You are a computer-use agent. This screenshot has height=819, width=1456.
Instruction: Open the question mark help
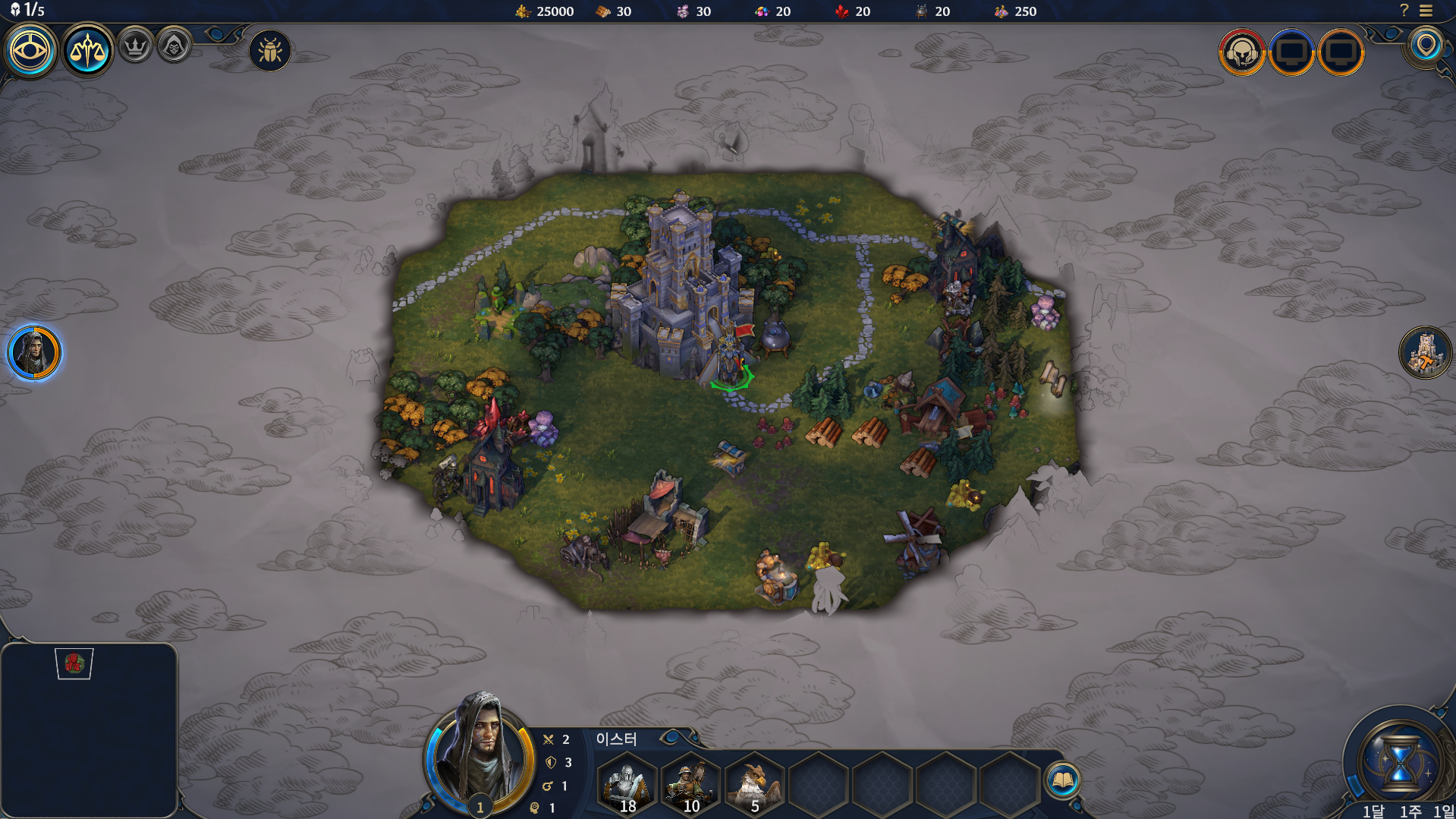point(1404,11)
